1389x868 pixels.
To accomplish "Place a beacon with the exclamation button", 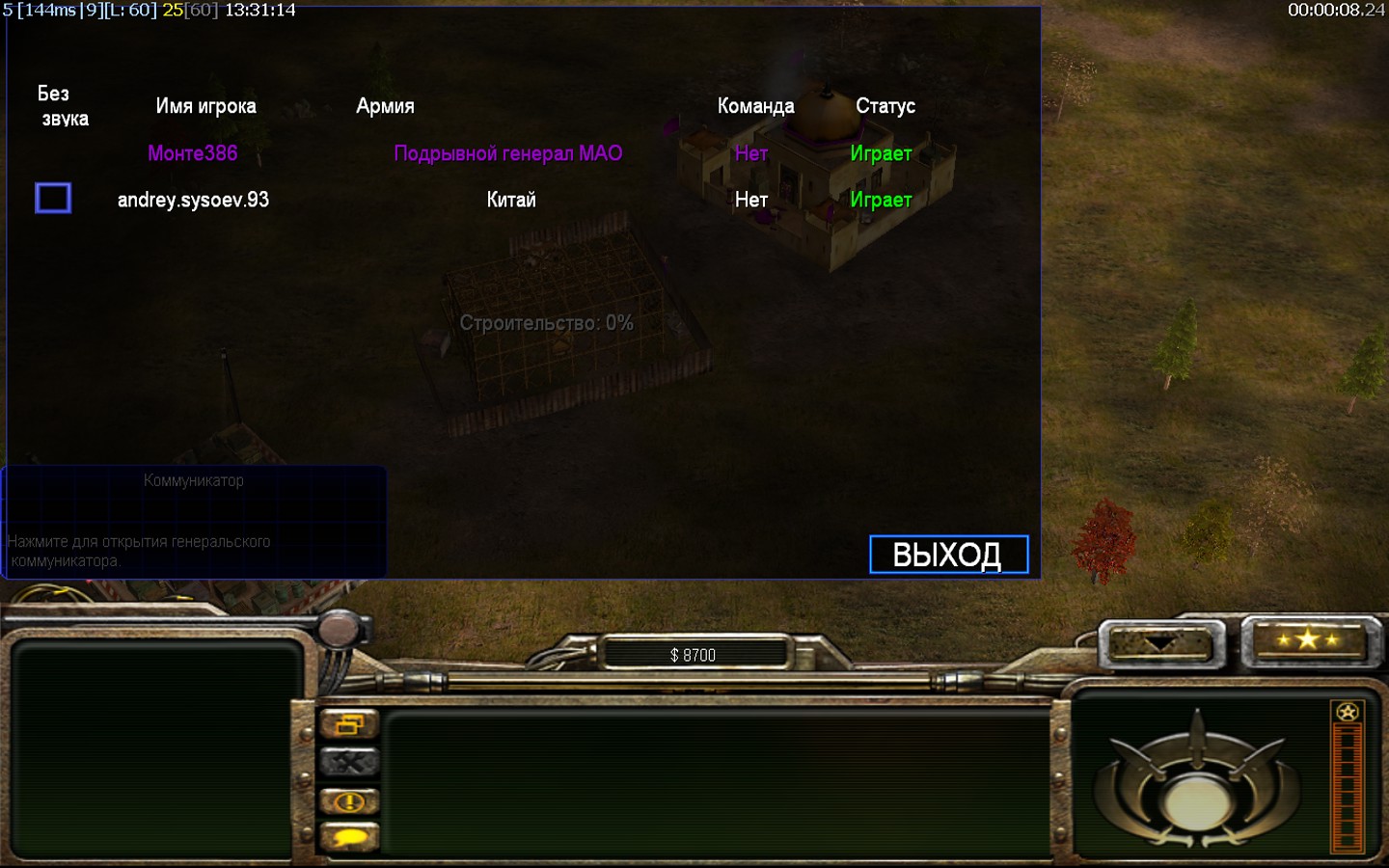I will click(349, 801).
